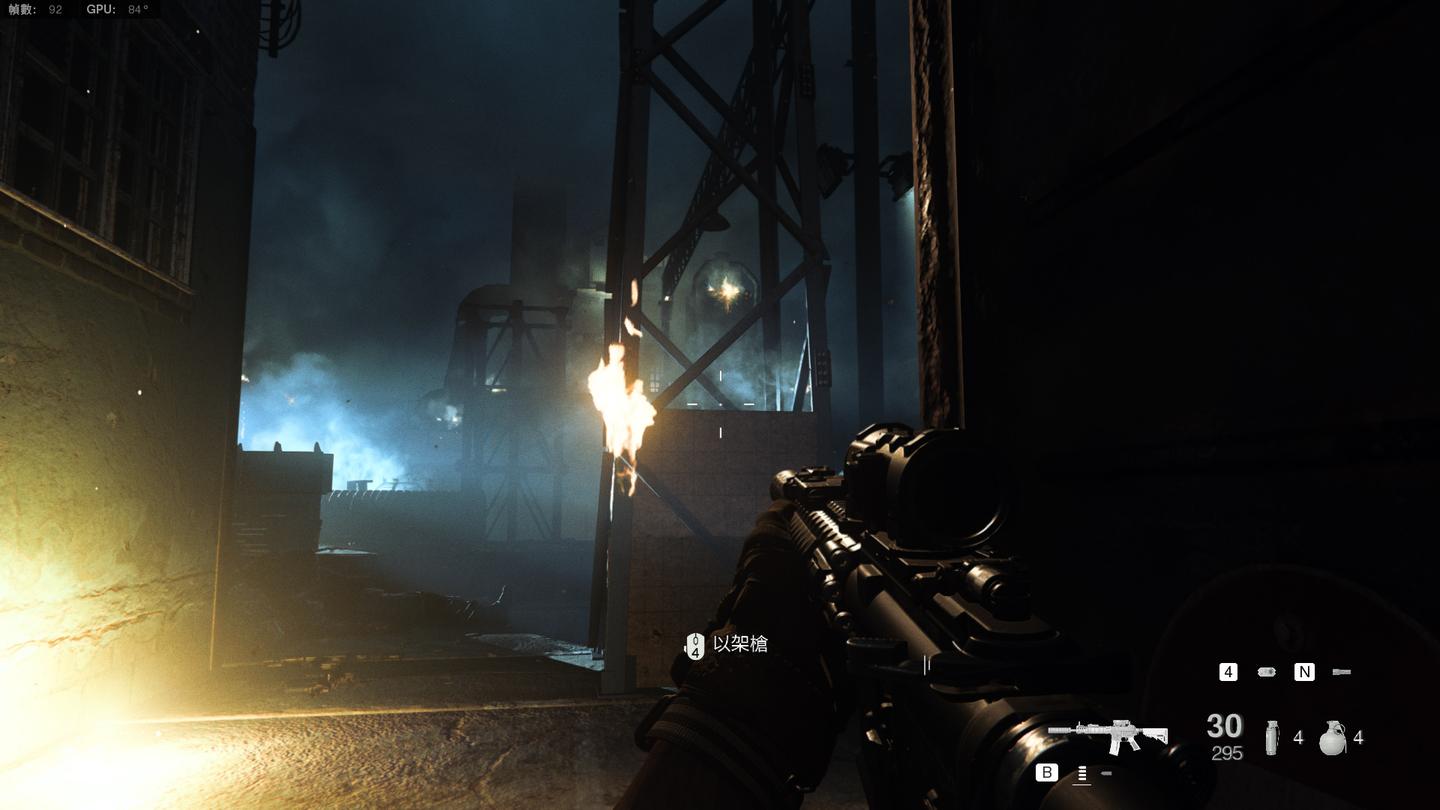Select the M4 assault rifle weapon icon
The image size is (1440, 810).
tap(1108, 737)
